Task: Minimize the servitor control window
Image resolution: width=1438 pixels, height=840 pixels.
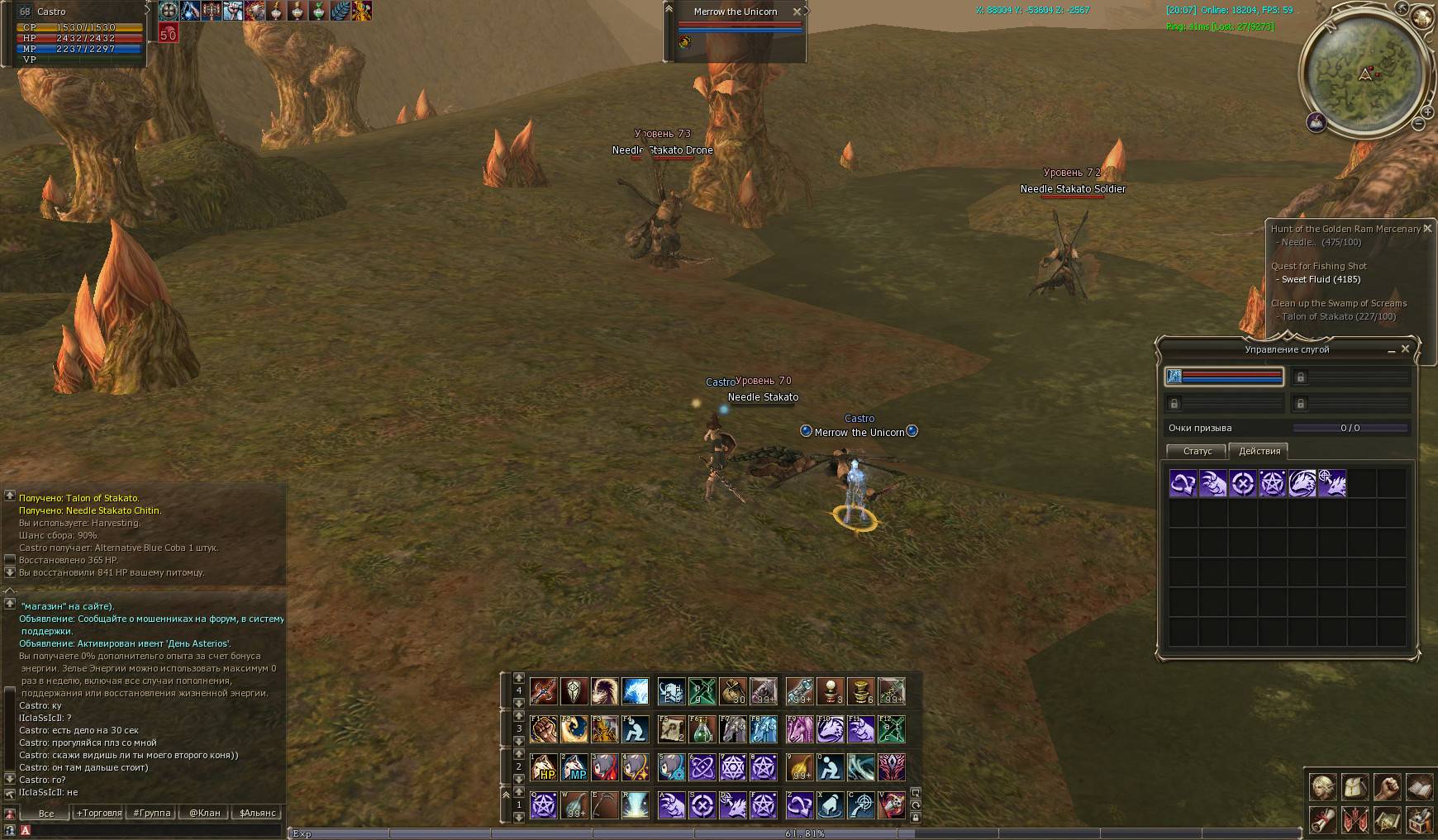Action: point(1391,350)
